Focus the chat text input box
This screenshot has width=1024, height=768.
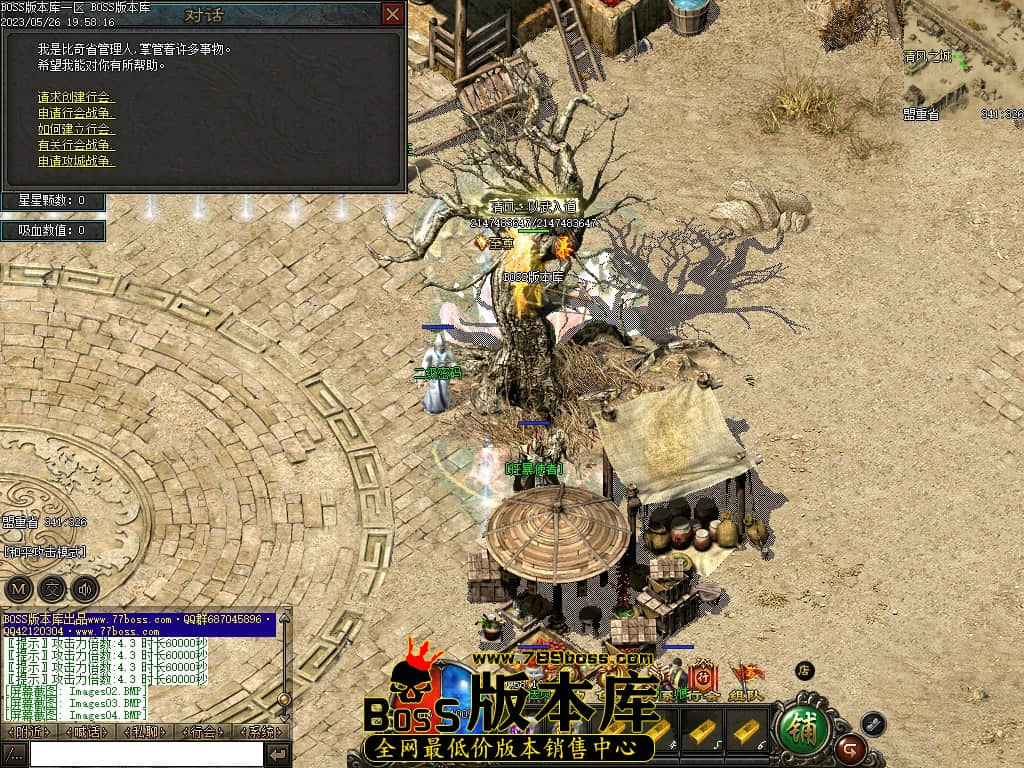145,754
